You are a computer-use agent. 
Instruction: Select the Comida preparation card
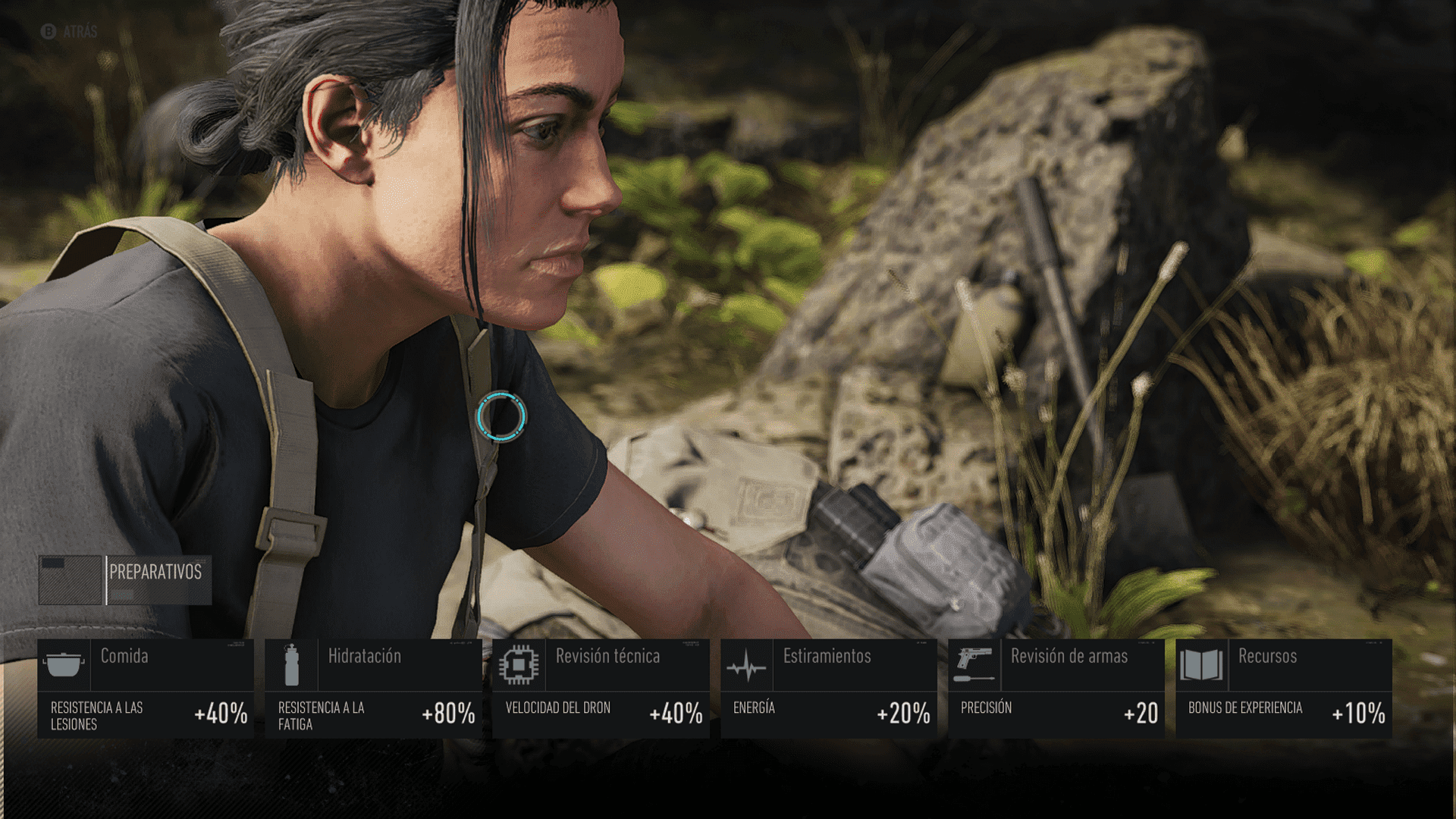pos(146,689)
